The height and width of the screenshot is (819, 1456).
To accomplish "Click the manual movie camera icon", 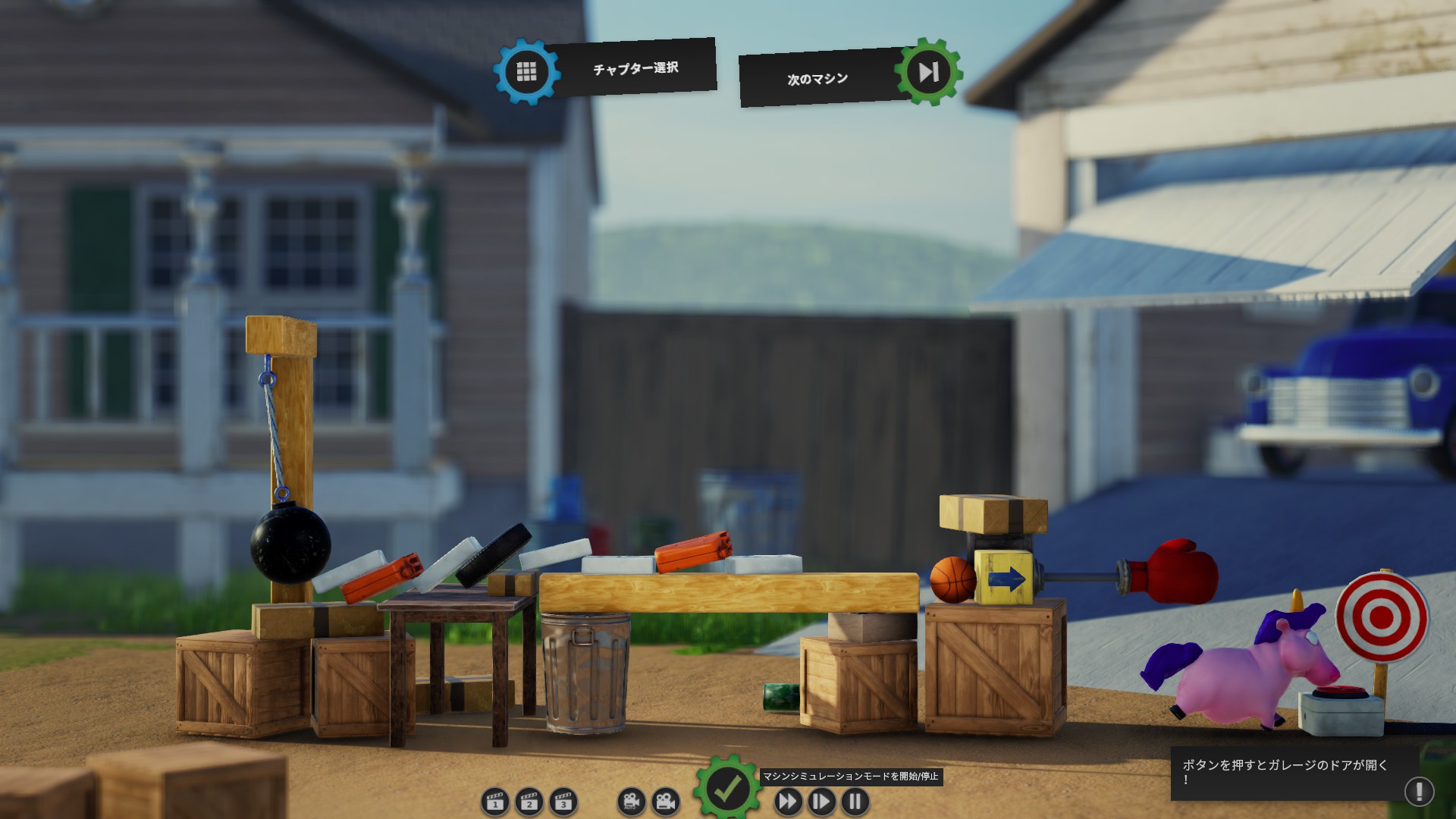I will click(x=665, y=802).
